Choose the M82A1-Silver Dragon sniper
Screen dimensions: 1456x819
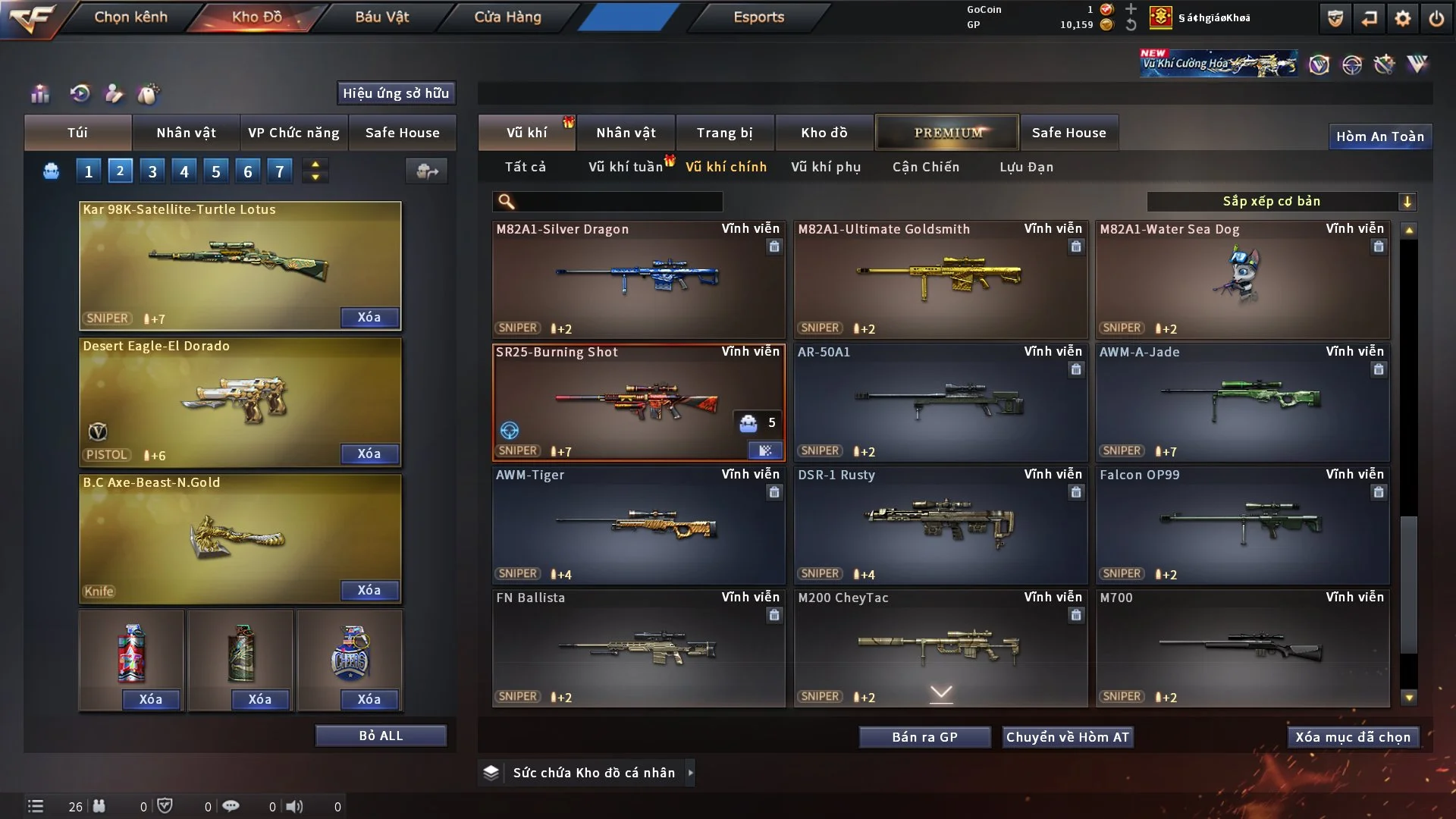(x=638, y=279)
